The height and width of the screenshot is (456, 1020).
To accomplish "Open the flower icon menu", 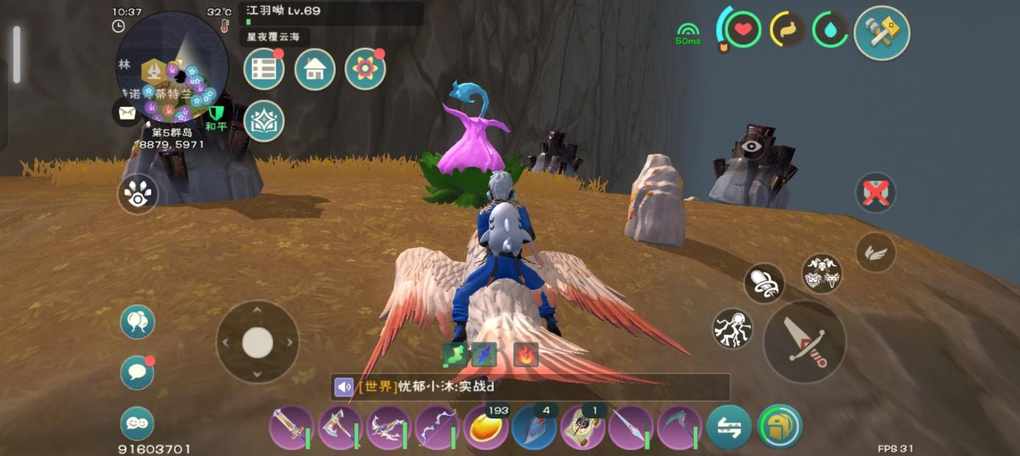I will point(365,69).
